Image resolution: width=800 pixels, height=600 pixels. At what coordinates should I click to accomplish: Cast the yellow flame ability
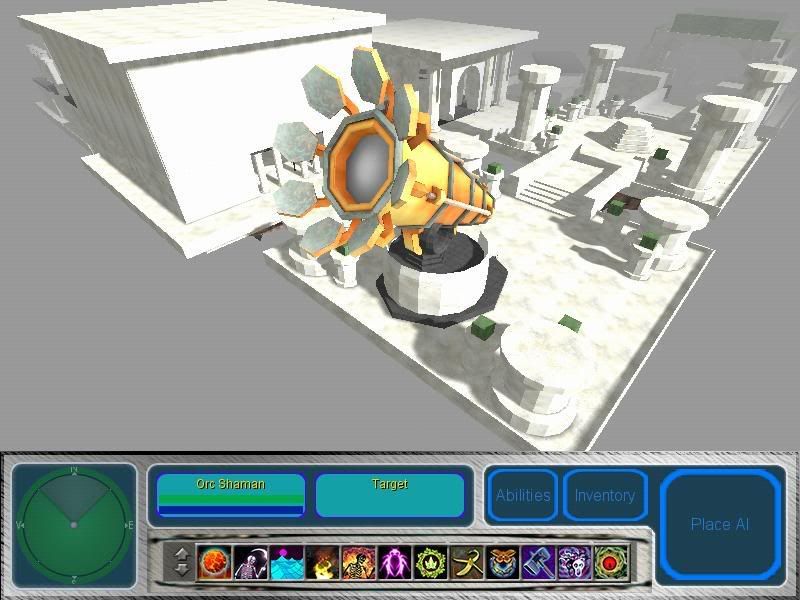(323, 562)
